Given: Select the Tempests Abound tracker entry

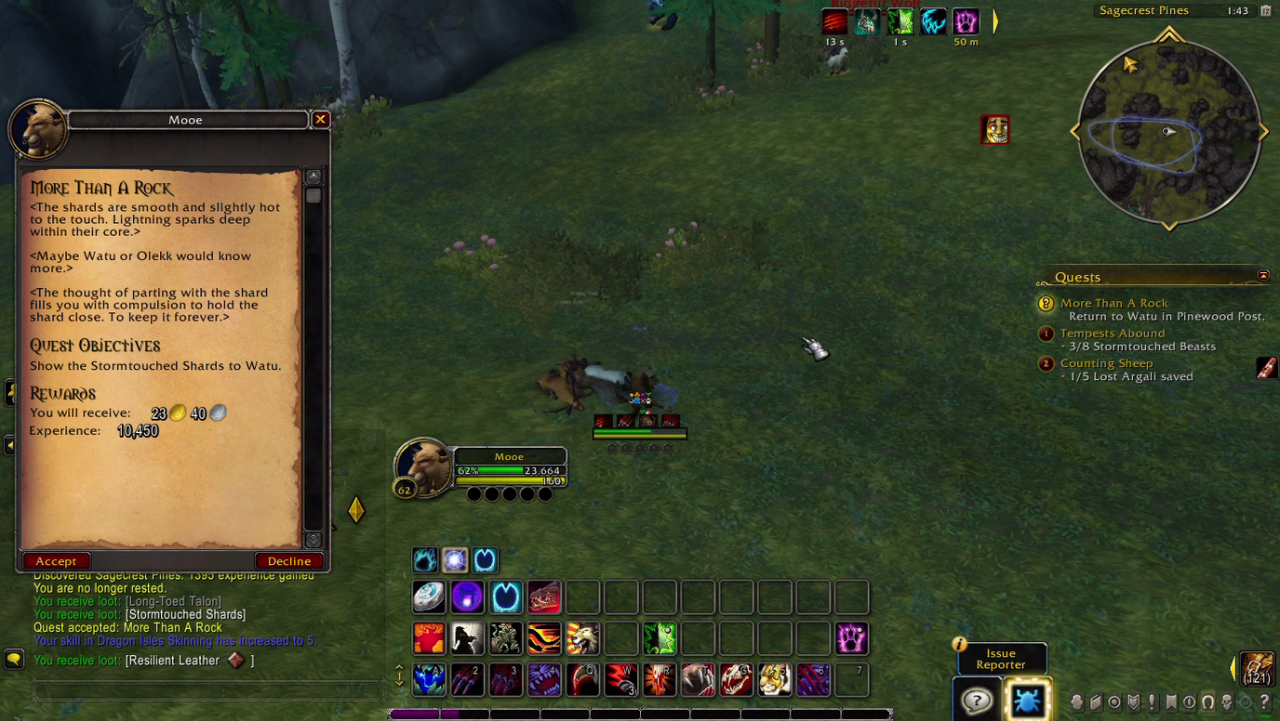Looking at the screenshot, I should (1112, 333).
